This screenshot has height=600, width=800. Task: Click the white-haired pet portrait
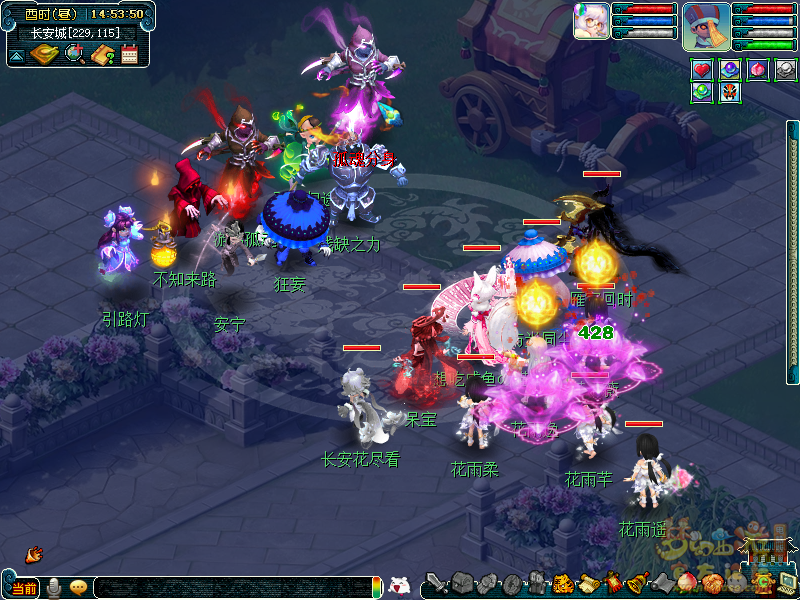click(x=591, y=21)
